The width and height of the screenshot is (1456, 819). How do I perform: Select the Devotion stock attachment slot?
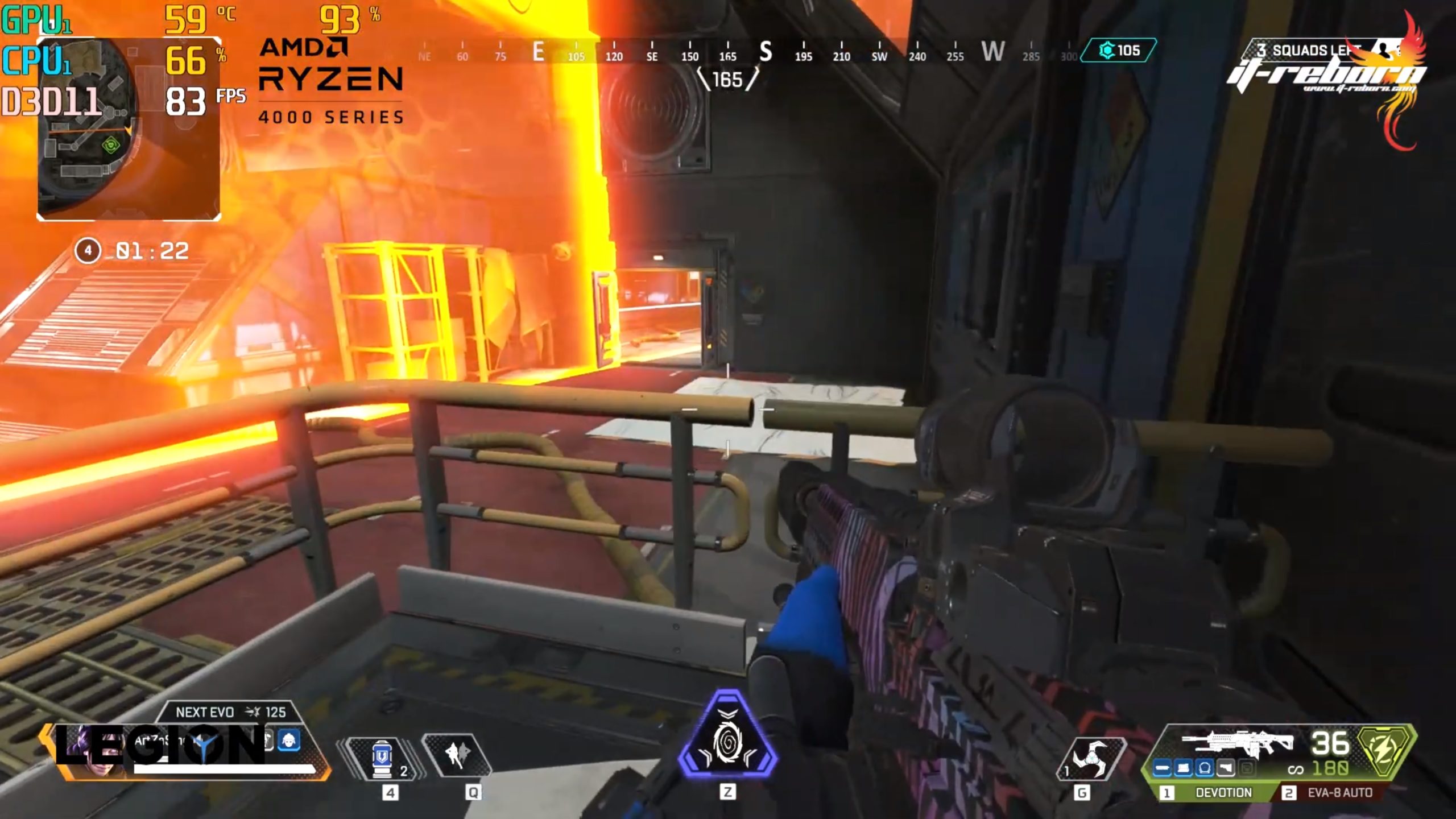tap(1225, 769)
